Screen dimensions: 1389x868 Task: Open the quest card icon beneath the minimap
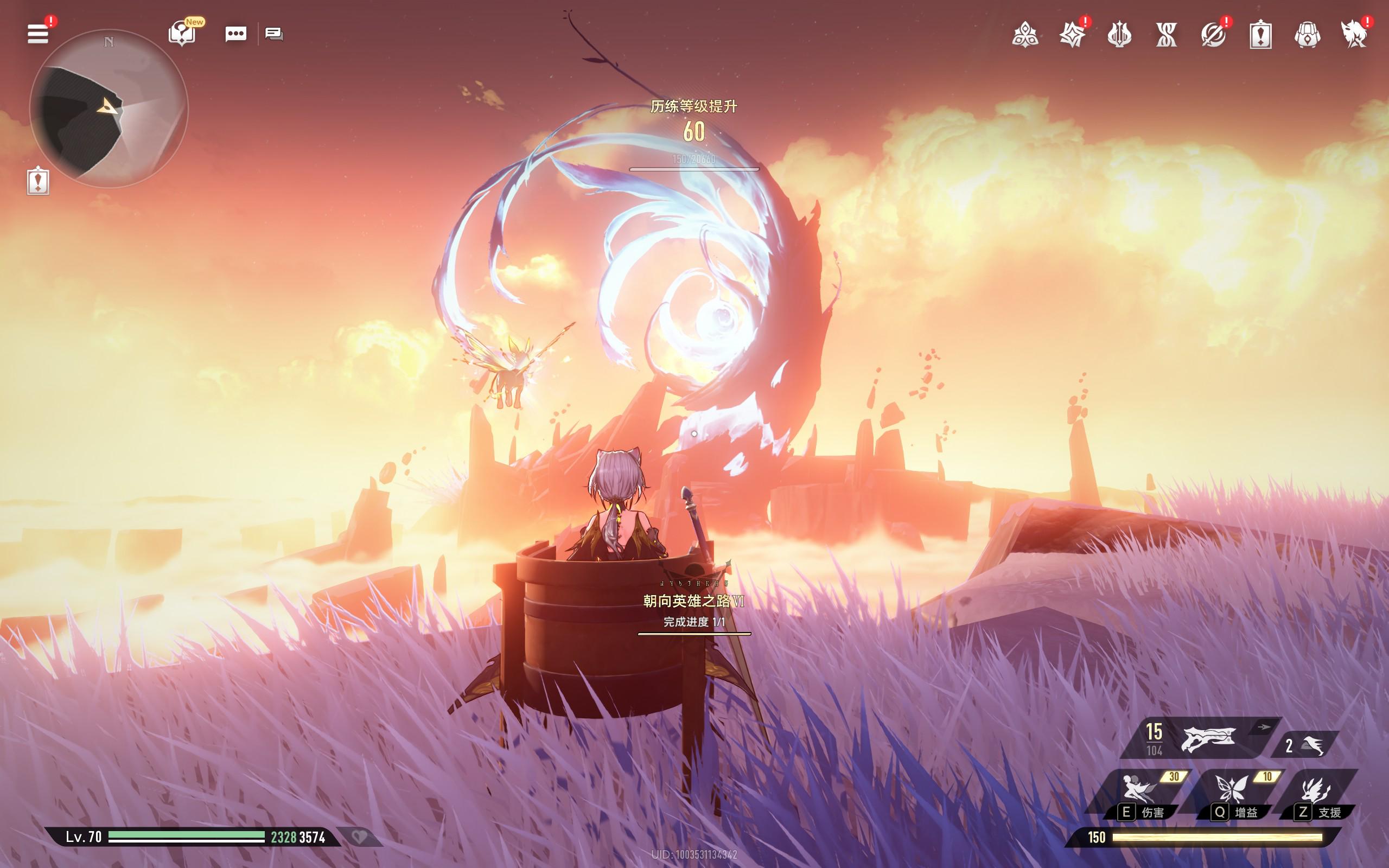pyautogui.click(x=38, y=181)
